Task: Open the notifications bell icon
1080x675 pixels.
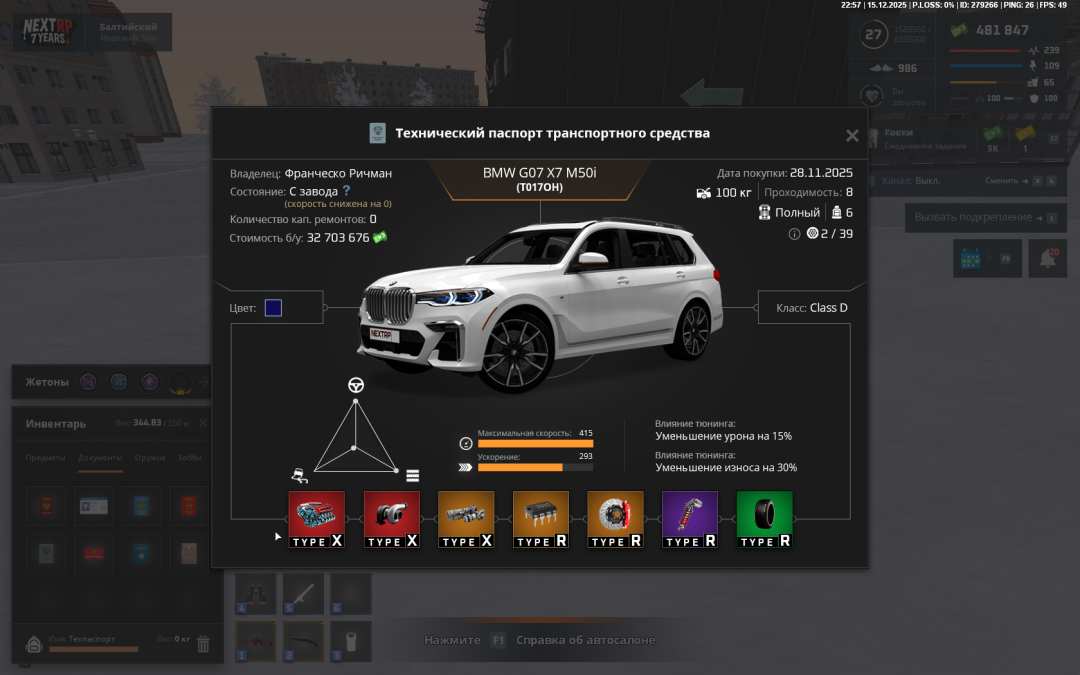Action: click(1048, 258)
